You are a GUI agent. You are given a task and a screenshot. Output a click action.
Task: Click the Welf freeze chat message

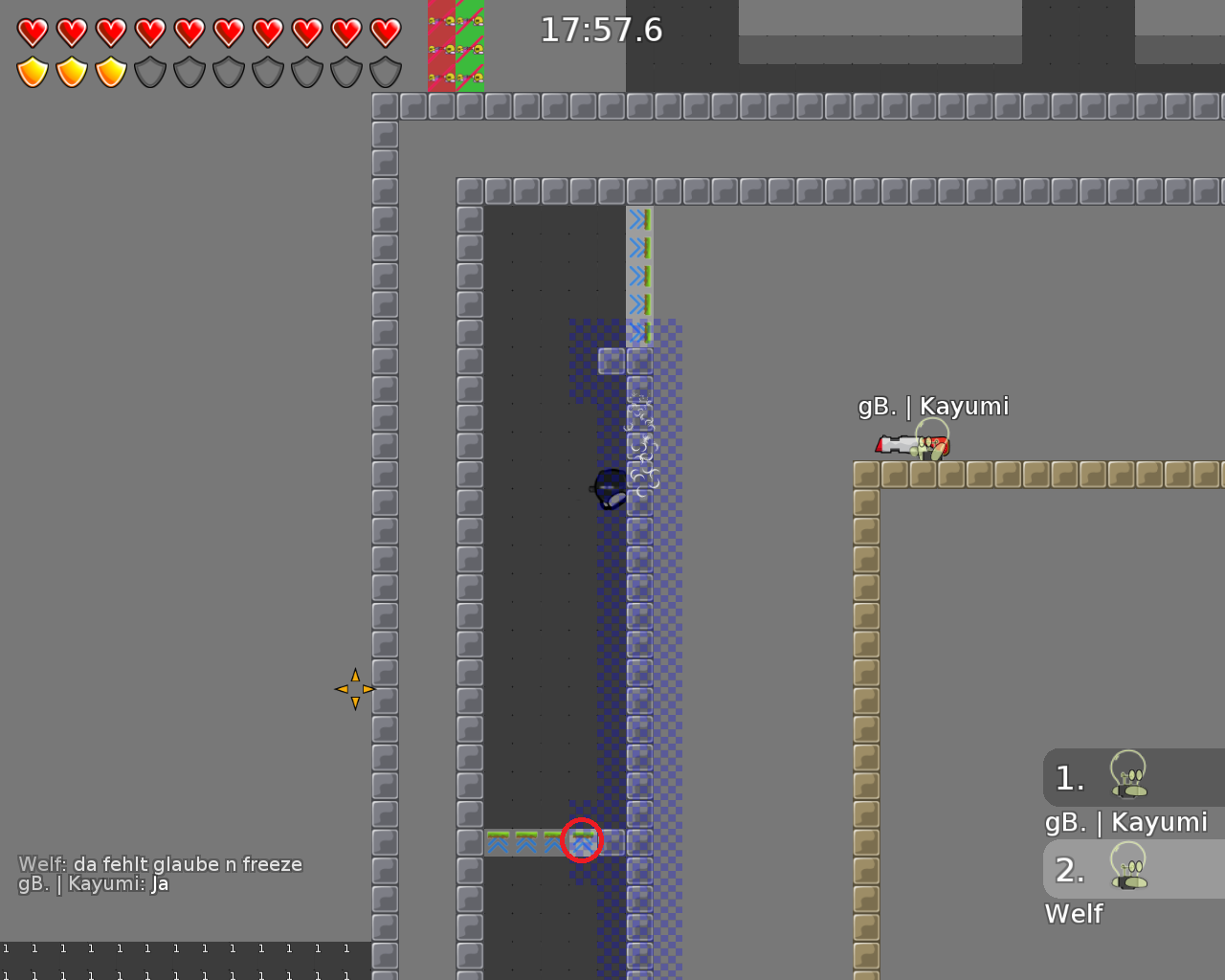pyautogui.click(x=160, y=863)
